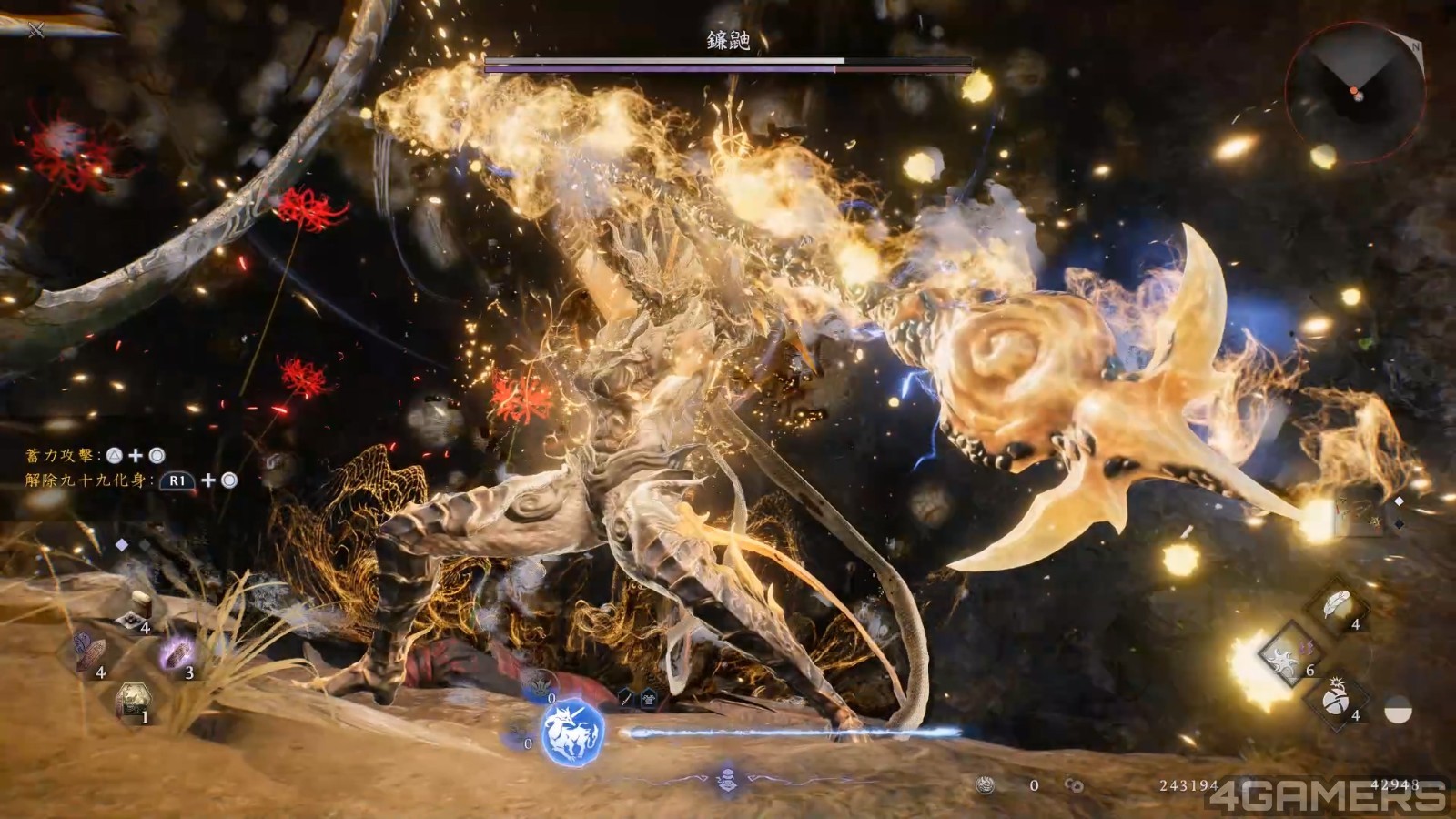
Task: Select the glowing purple talisman slot
Action: click(x=177, y=653)
